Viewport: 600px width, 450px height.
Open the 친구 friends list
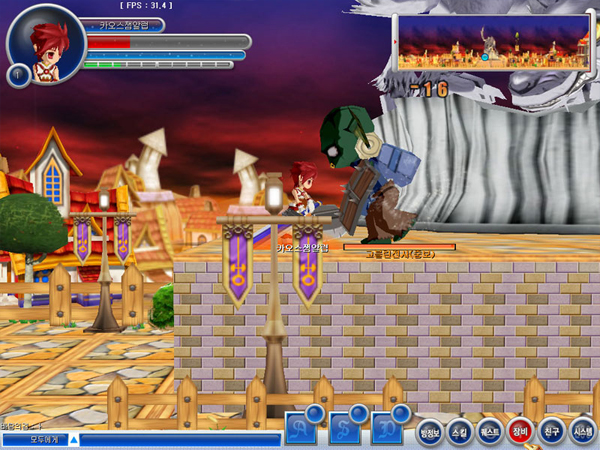pos(551,431)
